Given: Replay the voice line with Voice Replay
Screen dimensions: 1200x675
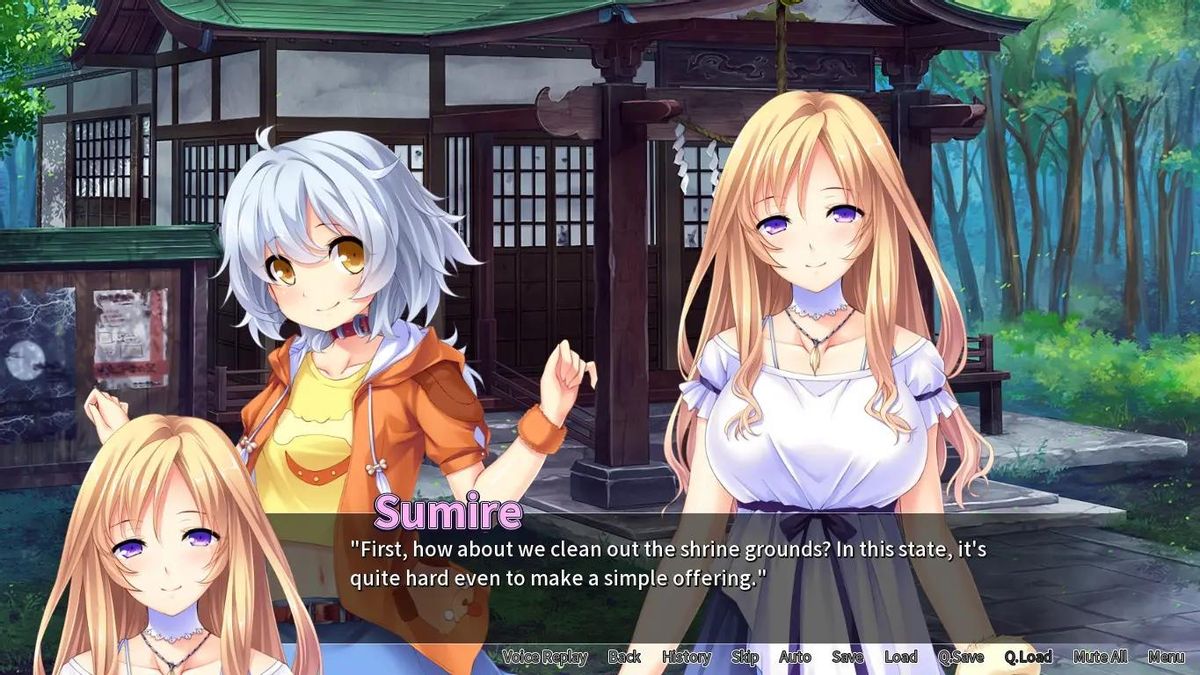Looking at the screenshot, I should point(544,657).
